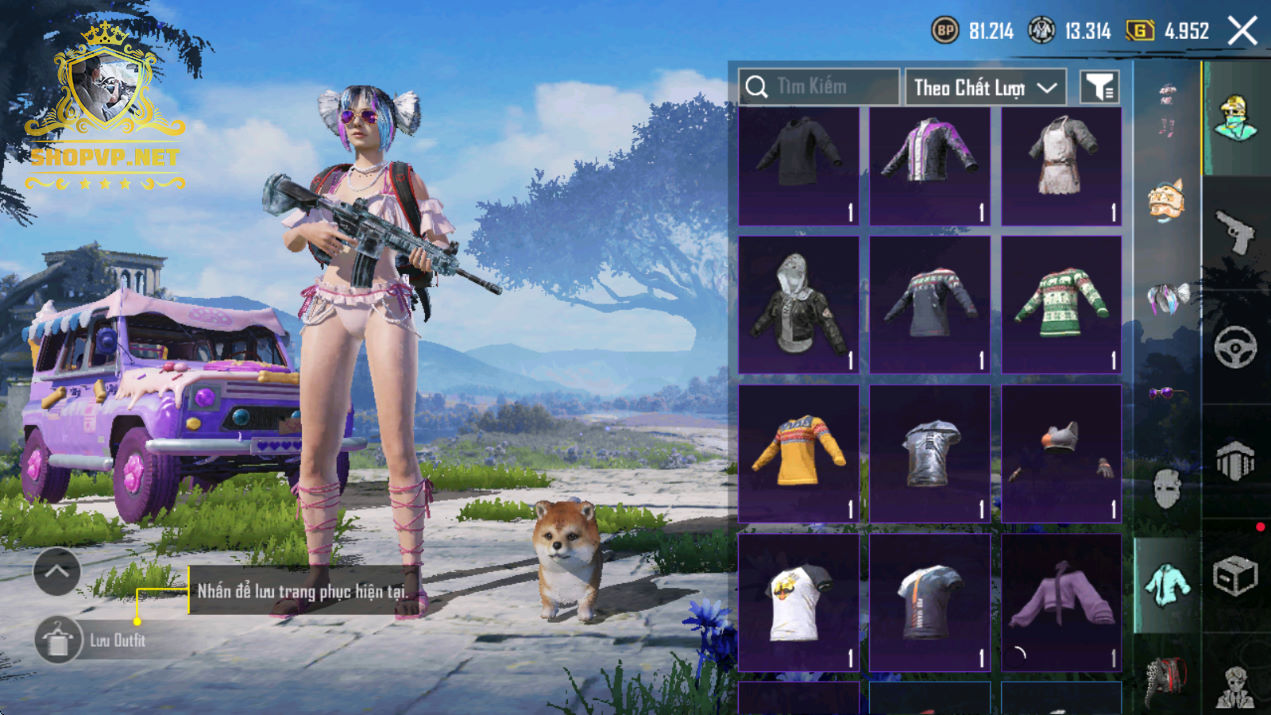Viewport: 1271px width, 715px height.
Task: Select the white tee with black sleeves
Action: pos(798,602)
